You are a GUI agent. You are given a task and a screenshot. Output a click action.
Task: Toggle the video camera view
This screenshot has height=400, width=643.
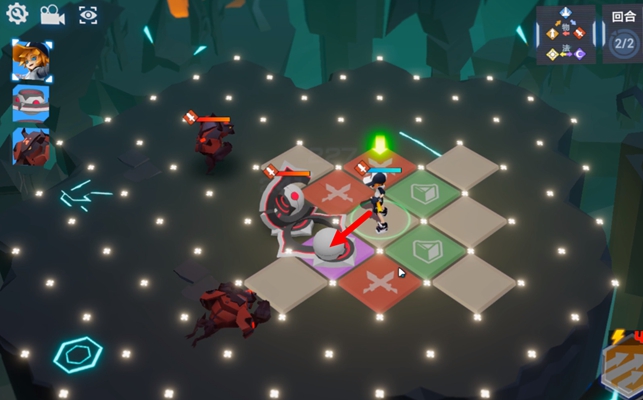pos(51,15)
